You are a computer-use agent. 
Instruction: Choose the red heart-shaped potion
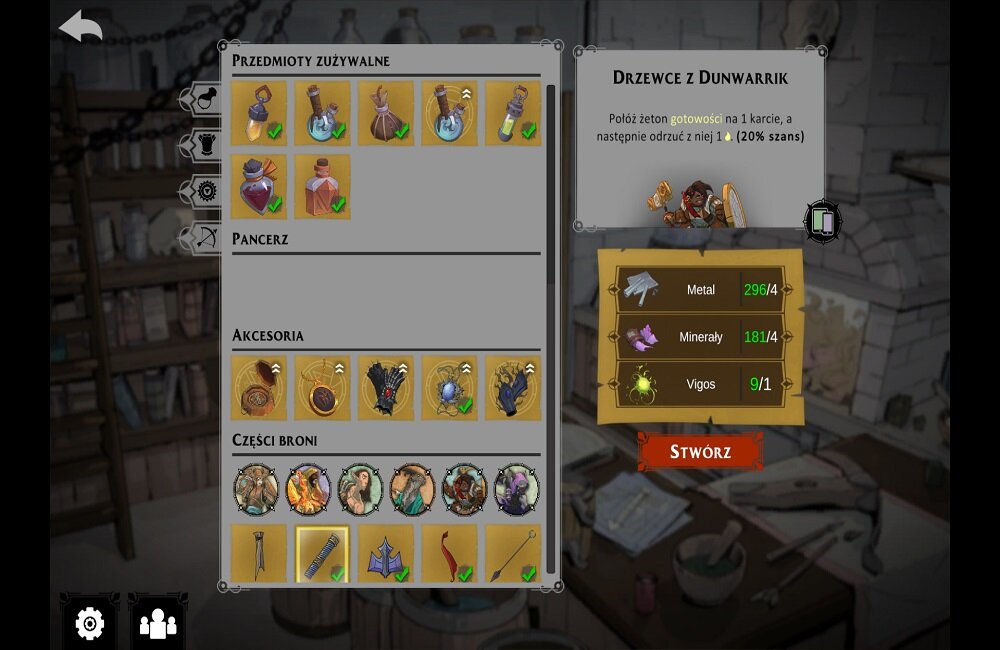258,186
